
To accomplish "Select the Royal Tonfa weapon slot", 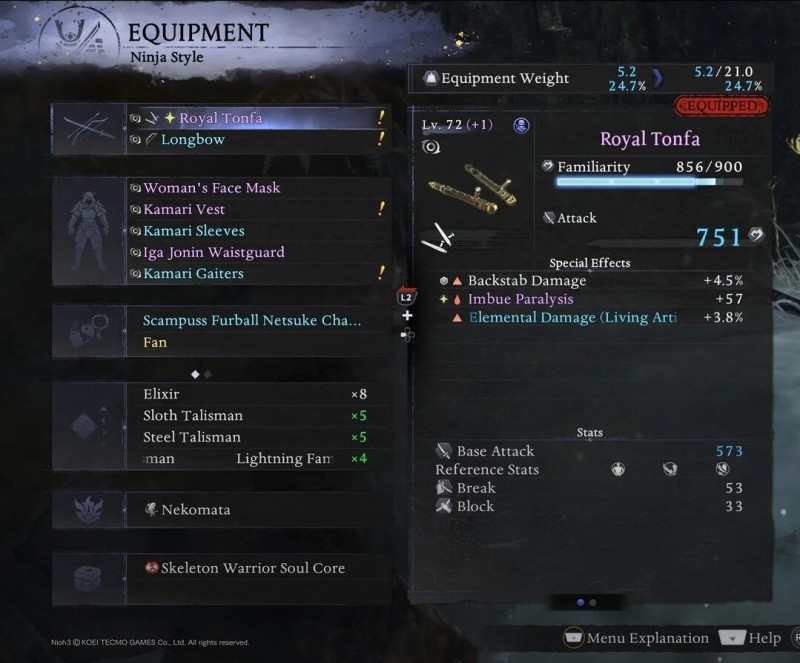I will (x=221, y=118).
